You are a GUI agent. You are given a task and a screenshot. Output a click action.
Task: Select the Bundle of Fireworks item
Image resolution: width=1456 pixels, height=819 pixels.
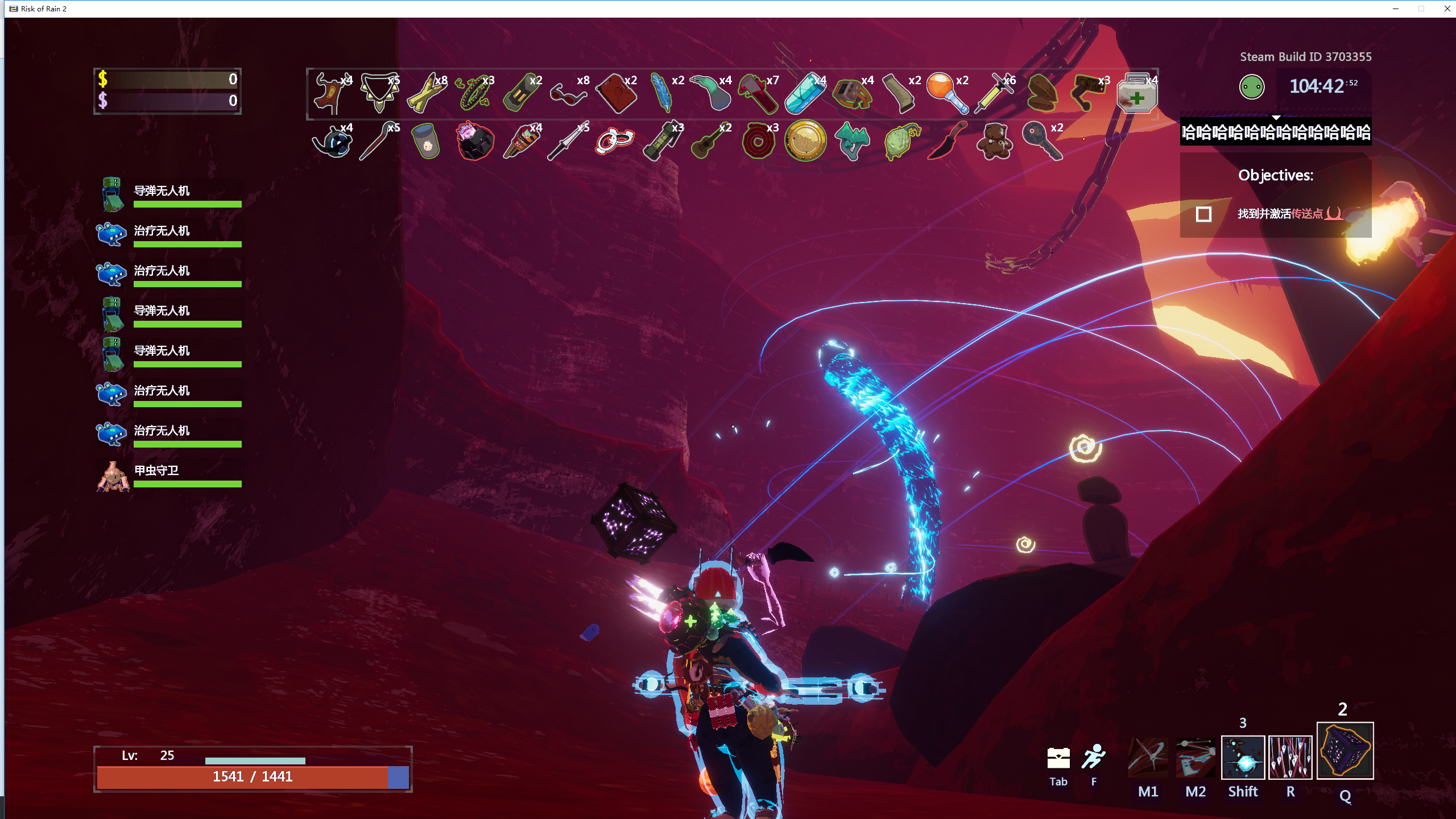(x=520, y=141)
